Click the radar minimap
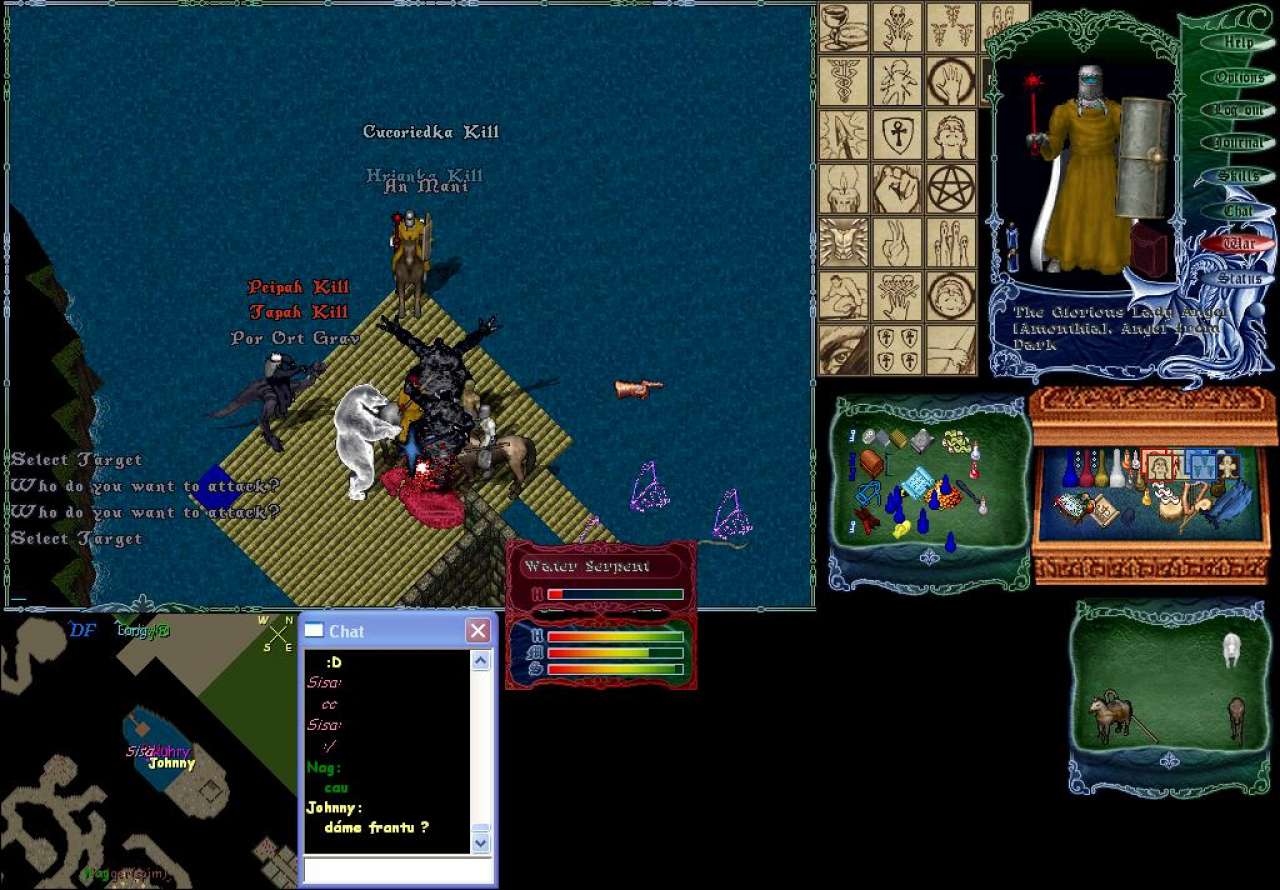The height and width of the screenshot is (890, 1280). tap(150, 750)
